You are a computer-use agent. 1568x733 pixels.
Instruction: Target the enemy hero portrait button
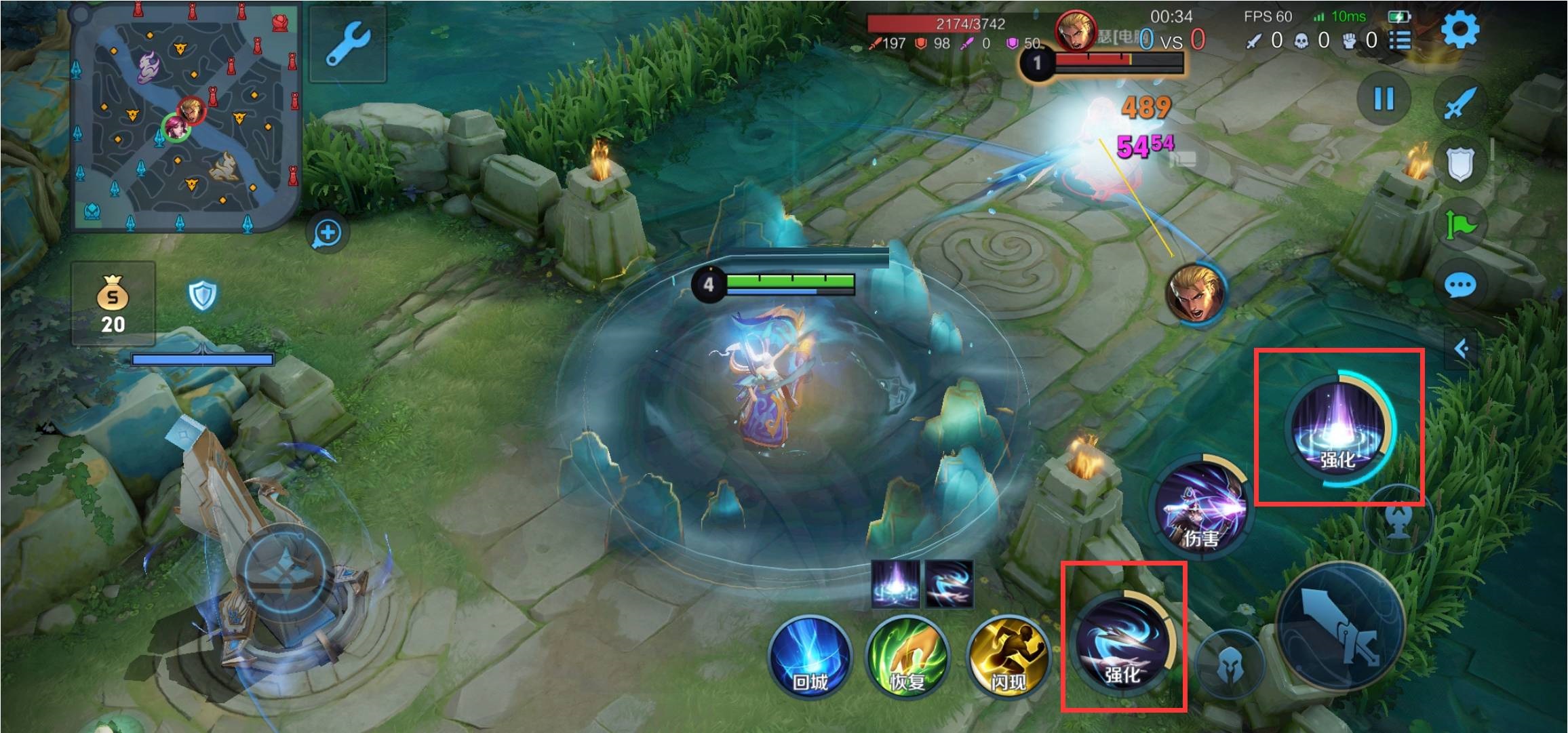click(1195, 294)
